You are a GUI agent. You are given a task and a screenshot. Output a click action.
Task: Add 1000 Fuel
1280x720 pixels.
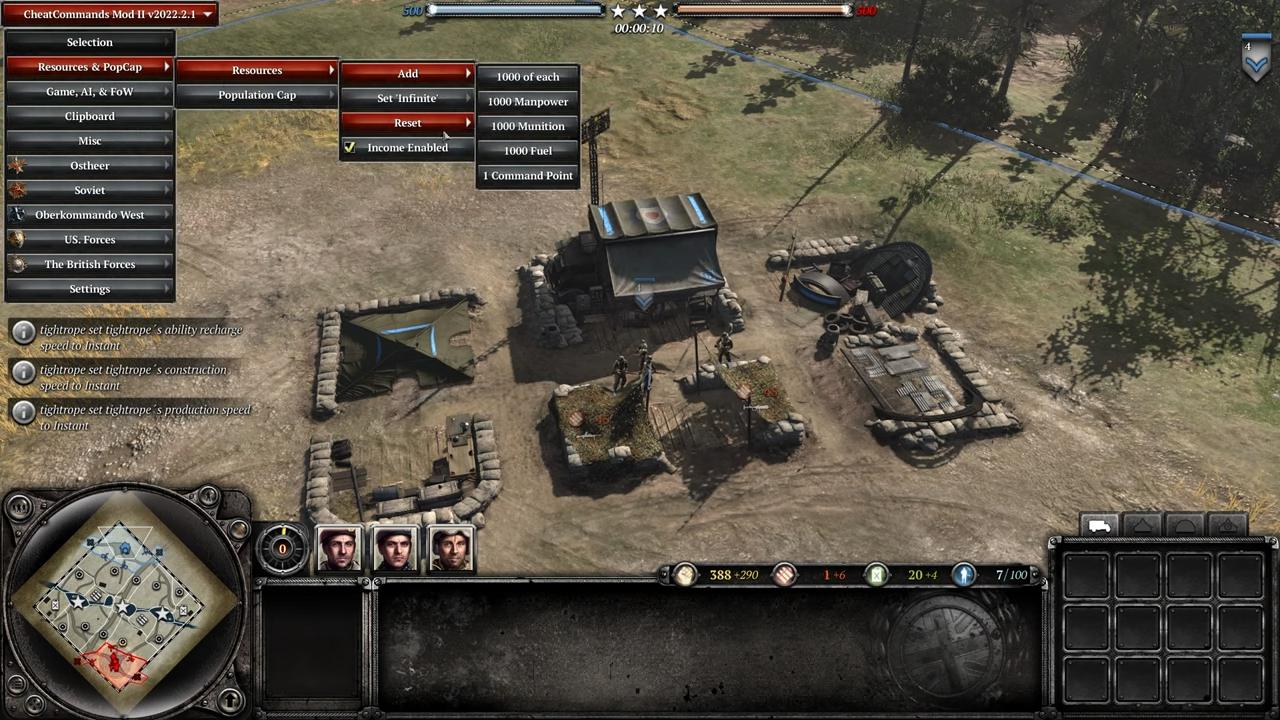pyautogui.click(x=528, y=151)
